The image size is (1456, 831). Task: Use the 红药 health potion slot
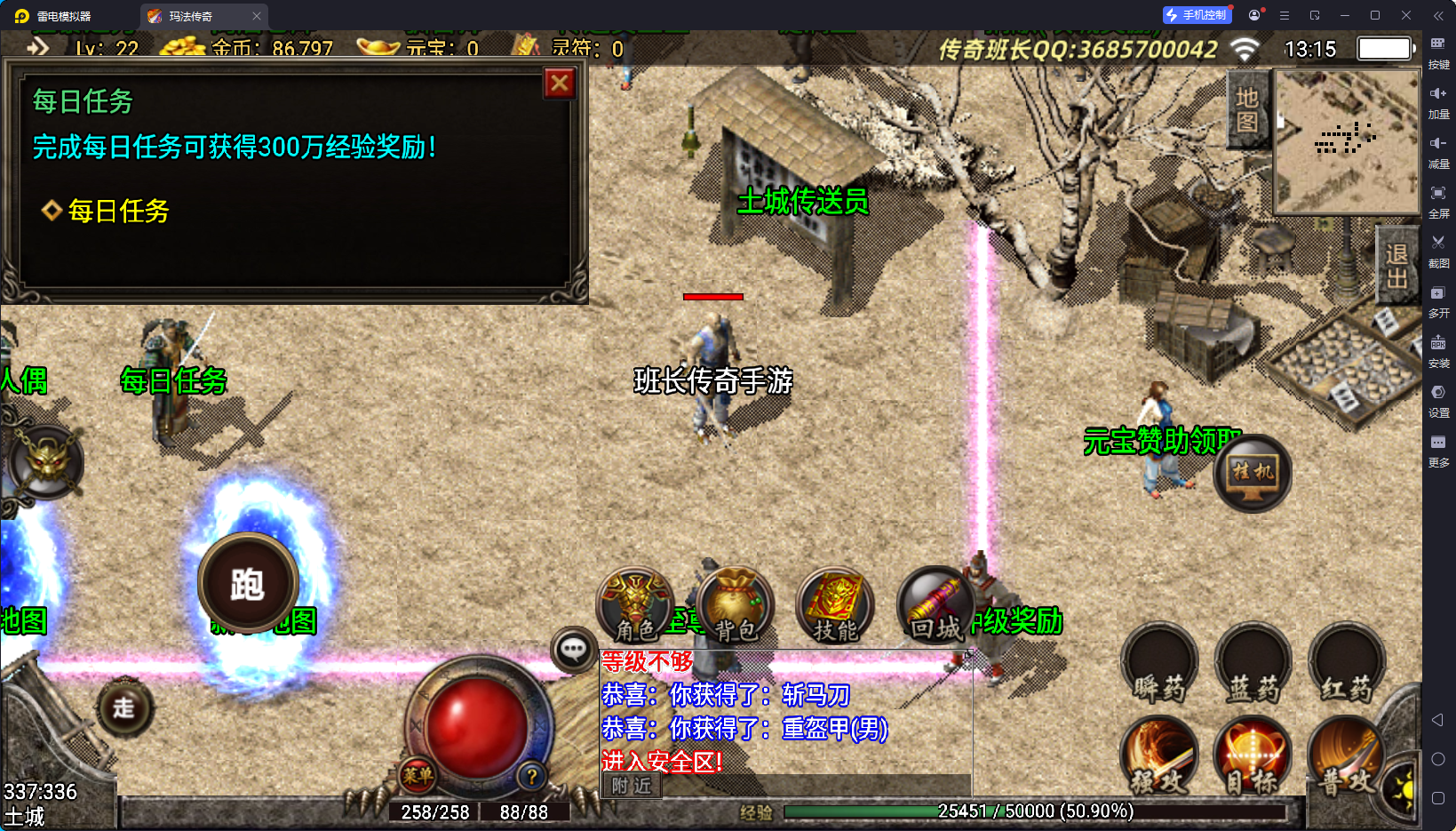pyautogui.click(x=1347, y=665)
